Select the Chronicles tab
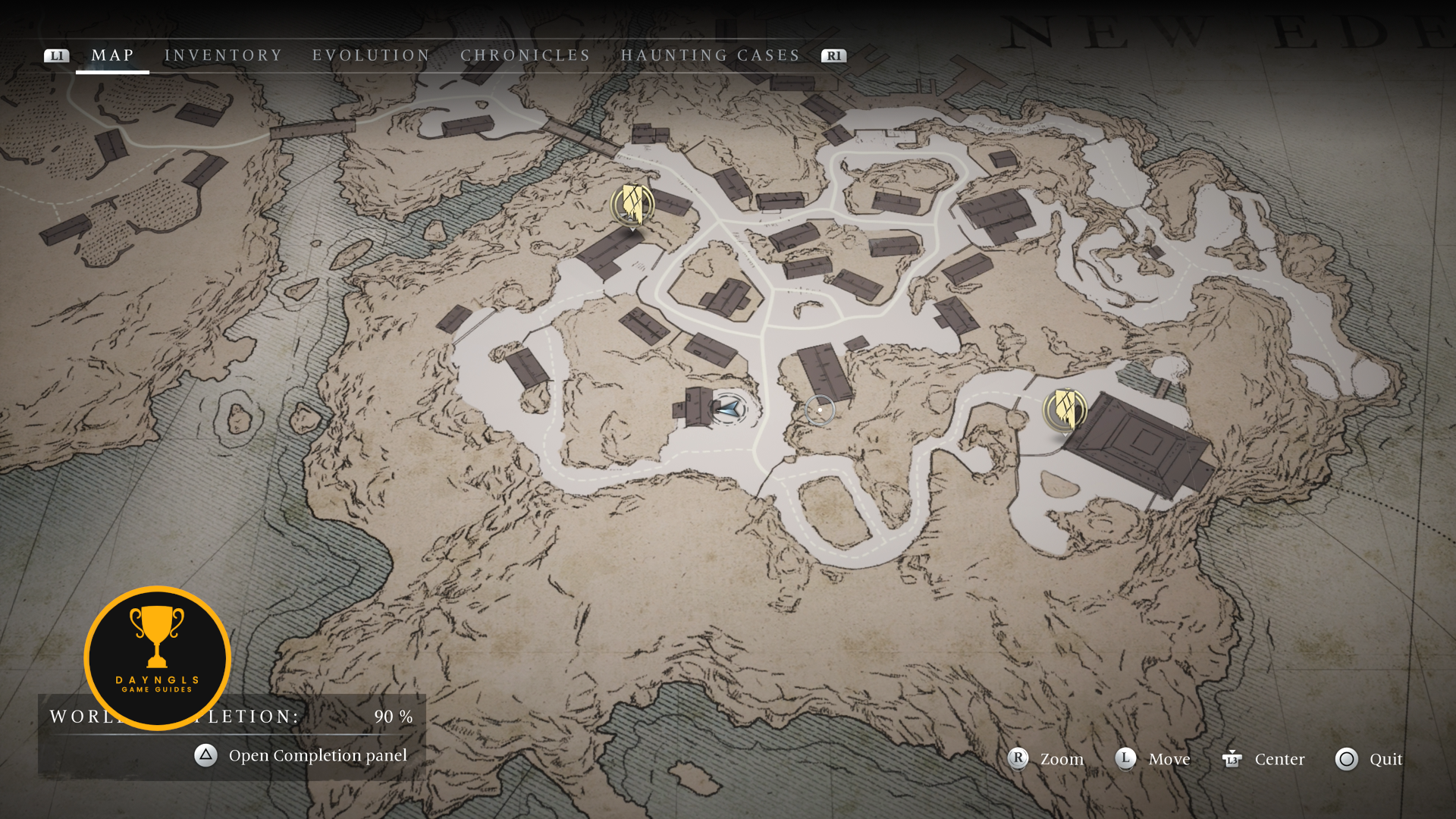This screenshot has width=1456, height=819. click(525, 55)
